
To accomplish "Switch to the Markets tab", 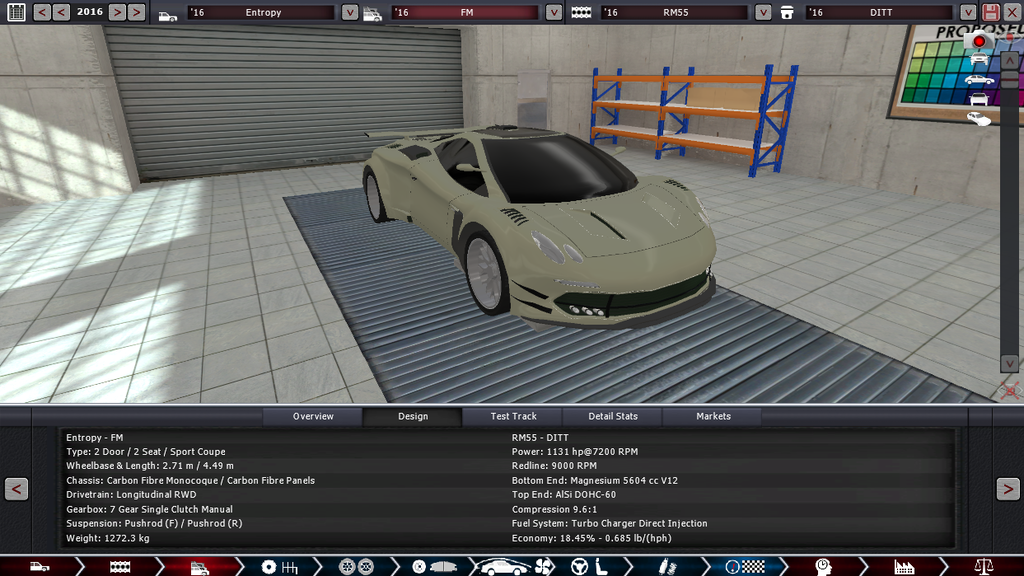I will click(x=713, y=416).
